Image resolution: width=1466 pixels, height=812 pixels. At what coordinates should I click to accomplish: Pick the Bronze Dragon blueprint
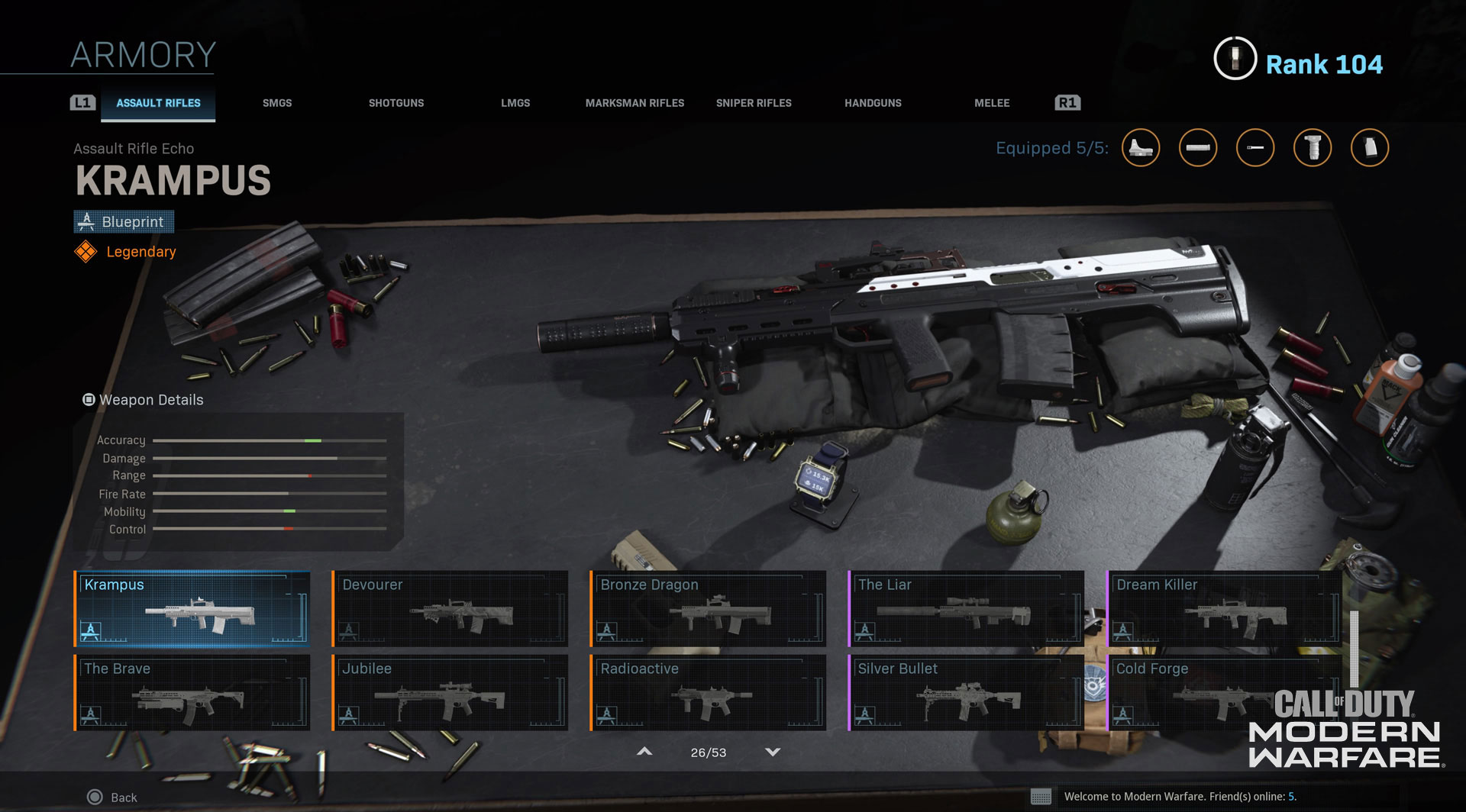click(x=708, y=608)
